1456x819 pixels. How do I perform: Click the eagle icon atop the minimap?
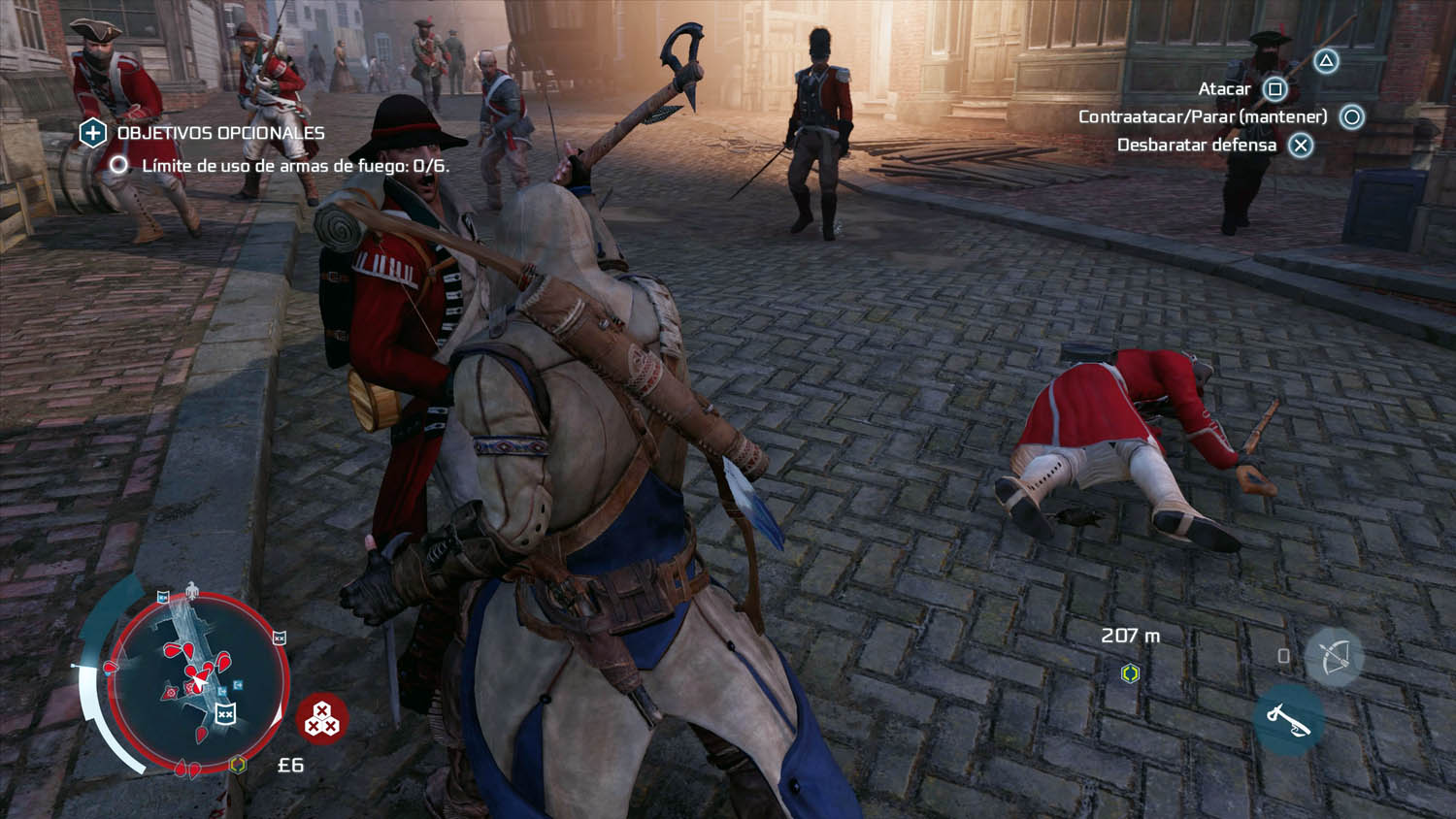[x=194, y=588]
